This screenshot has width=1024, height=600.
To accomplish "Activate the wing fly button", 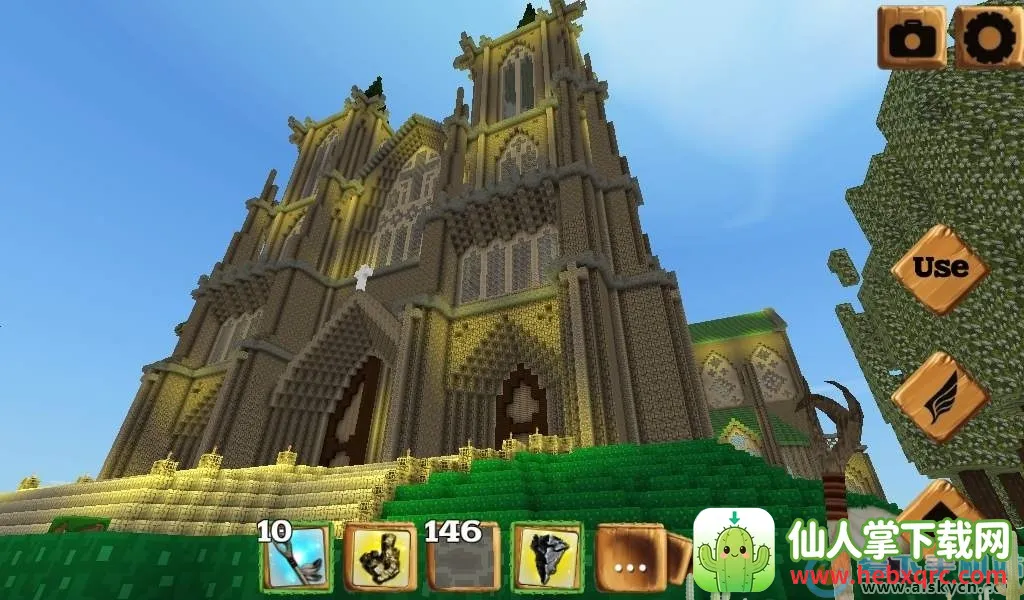I will tap(940, 397).
